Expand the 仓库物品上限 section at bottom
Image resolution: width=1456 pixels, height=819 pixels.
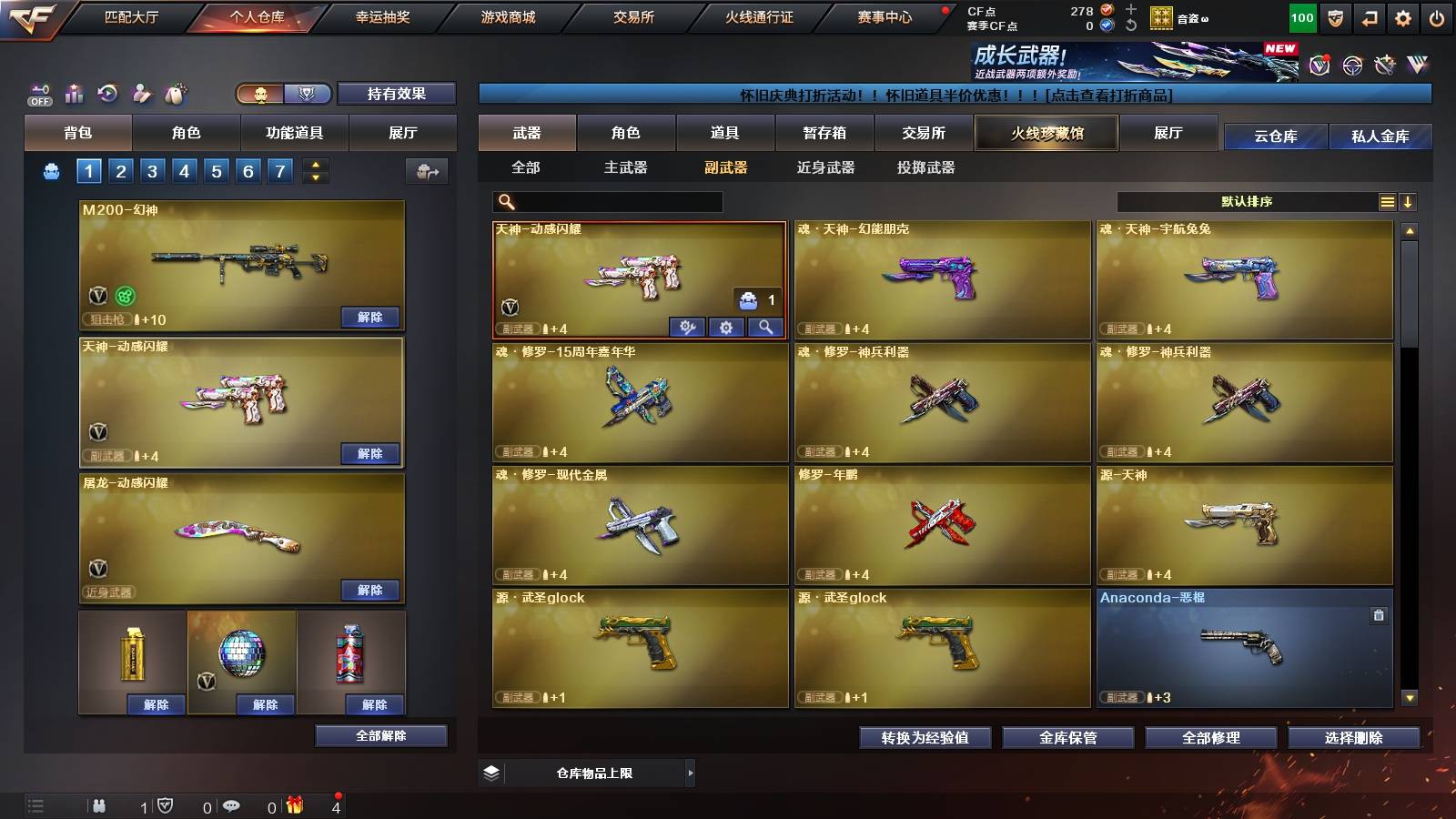[x=692, y=773]
